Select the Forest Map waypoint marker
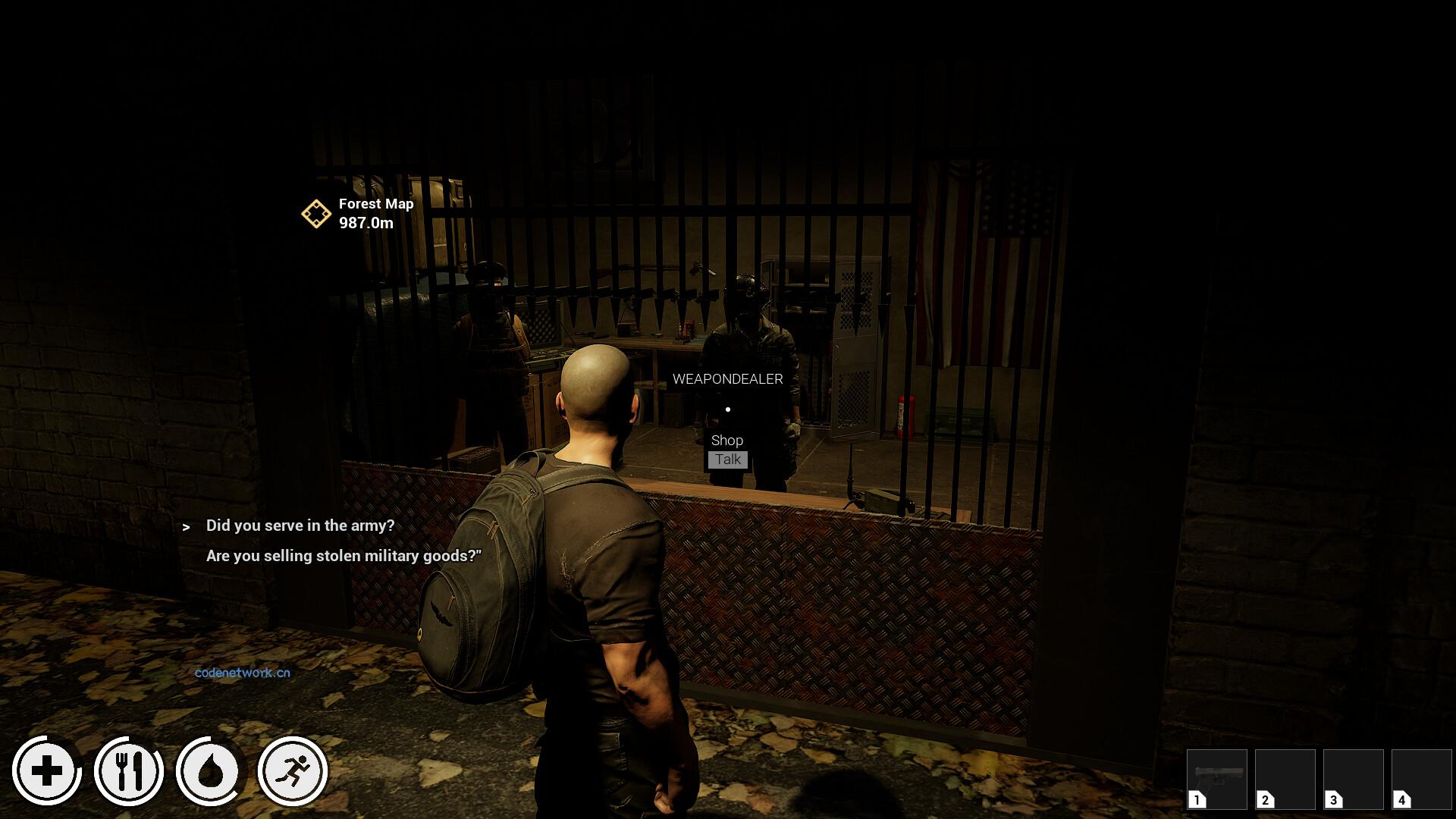 [316, 214]
